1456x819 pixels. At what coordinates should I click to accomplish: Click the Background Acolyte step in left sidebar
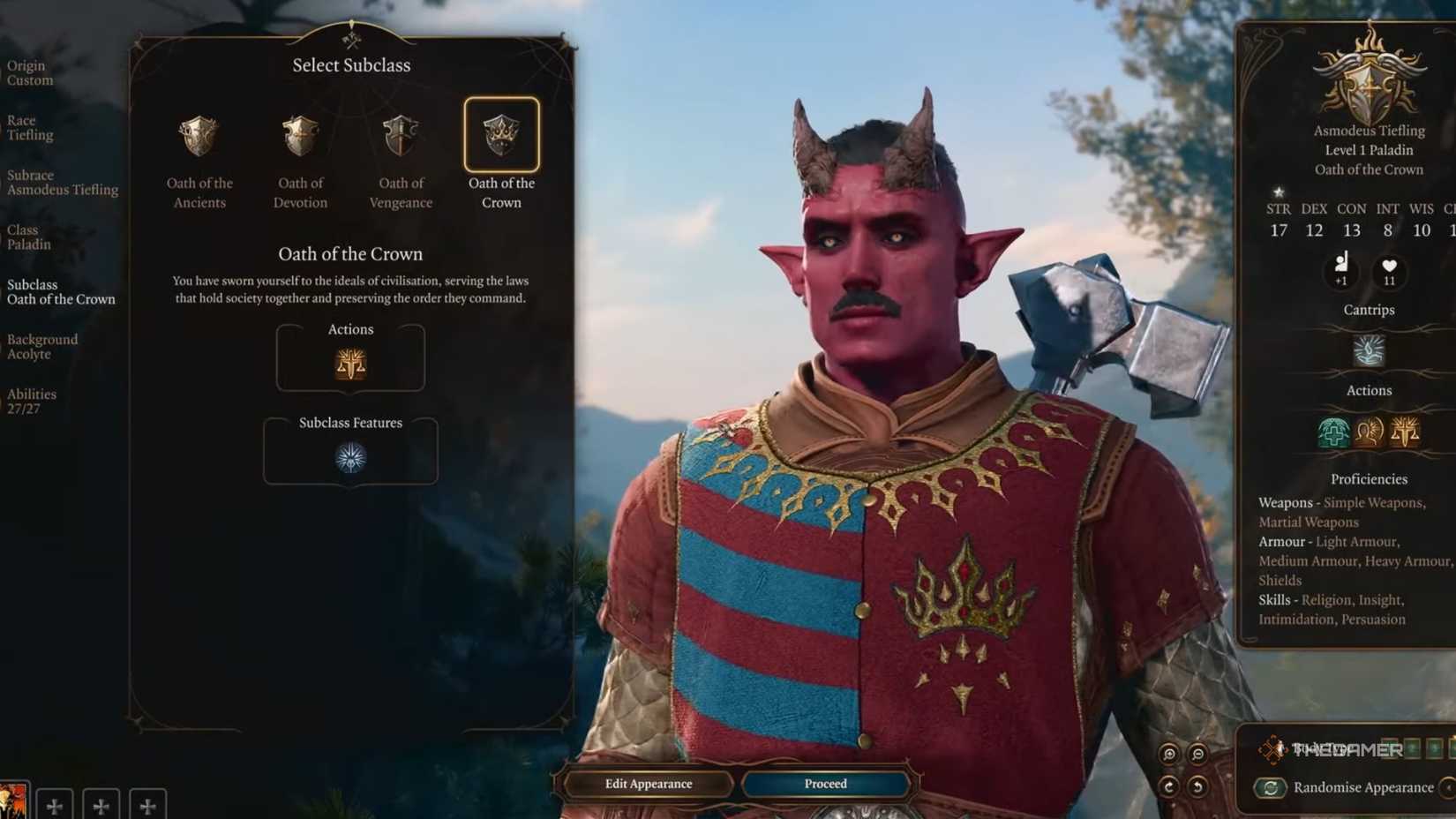[42, 346]
